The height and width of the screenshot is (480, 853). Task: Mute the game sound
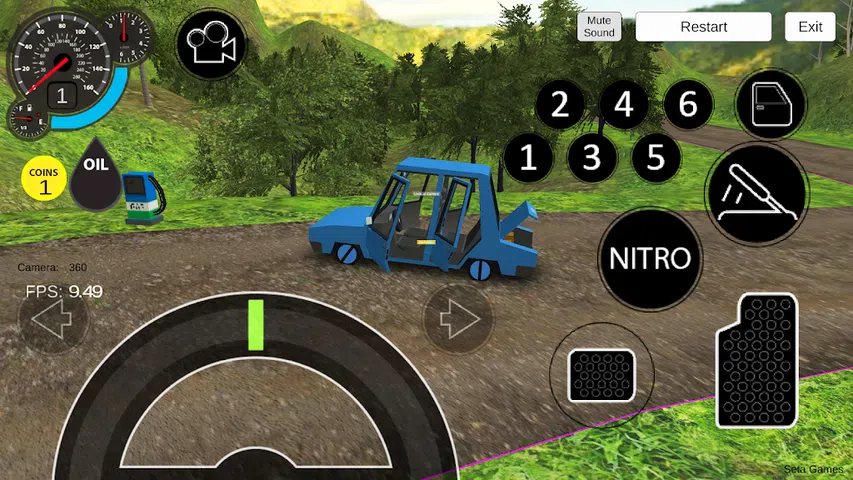599,27
